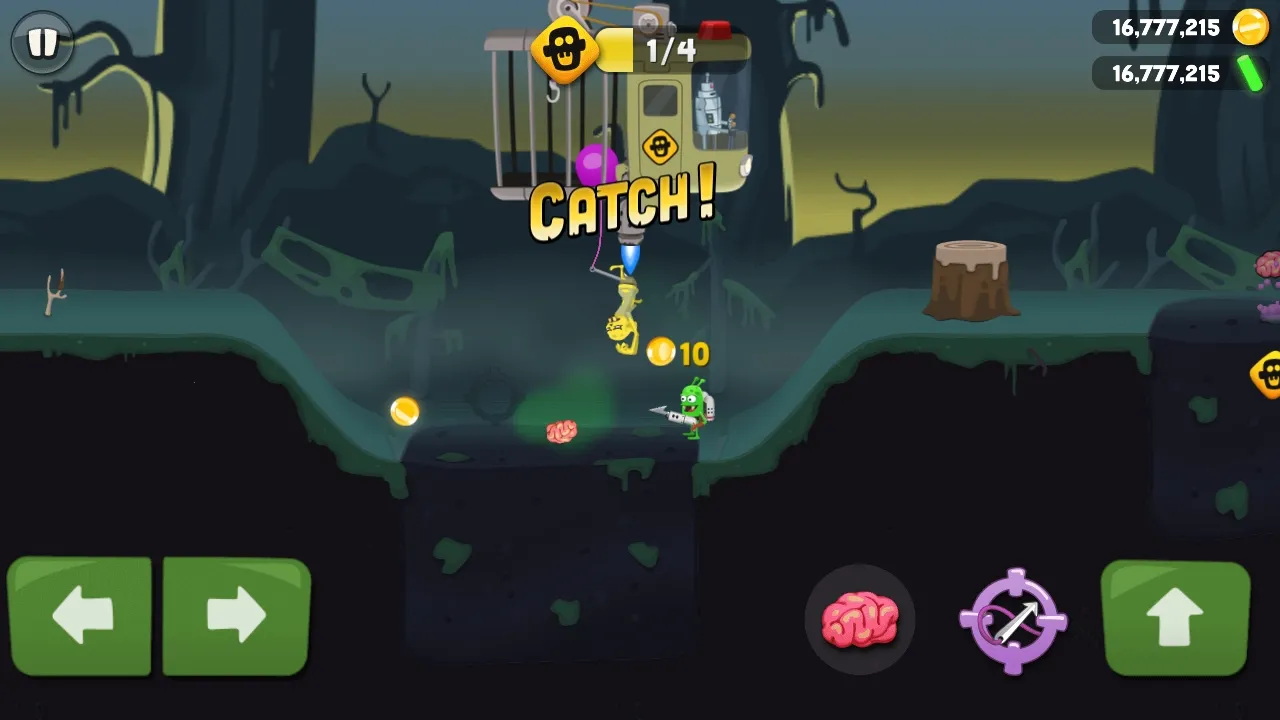Tap the CATCH! text banner
Image resolution: width=1280 pixels, height=720 pixels.
click(x=620, y=205)
